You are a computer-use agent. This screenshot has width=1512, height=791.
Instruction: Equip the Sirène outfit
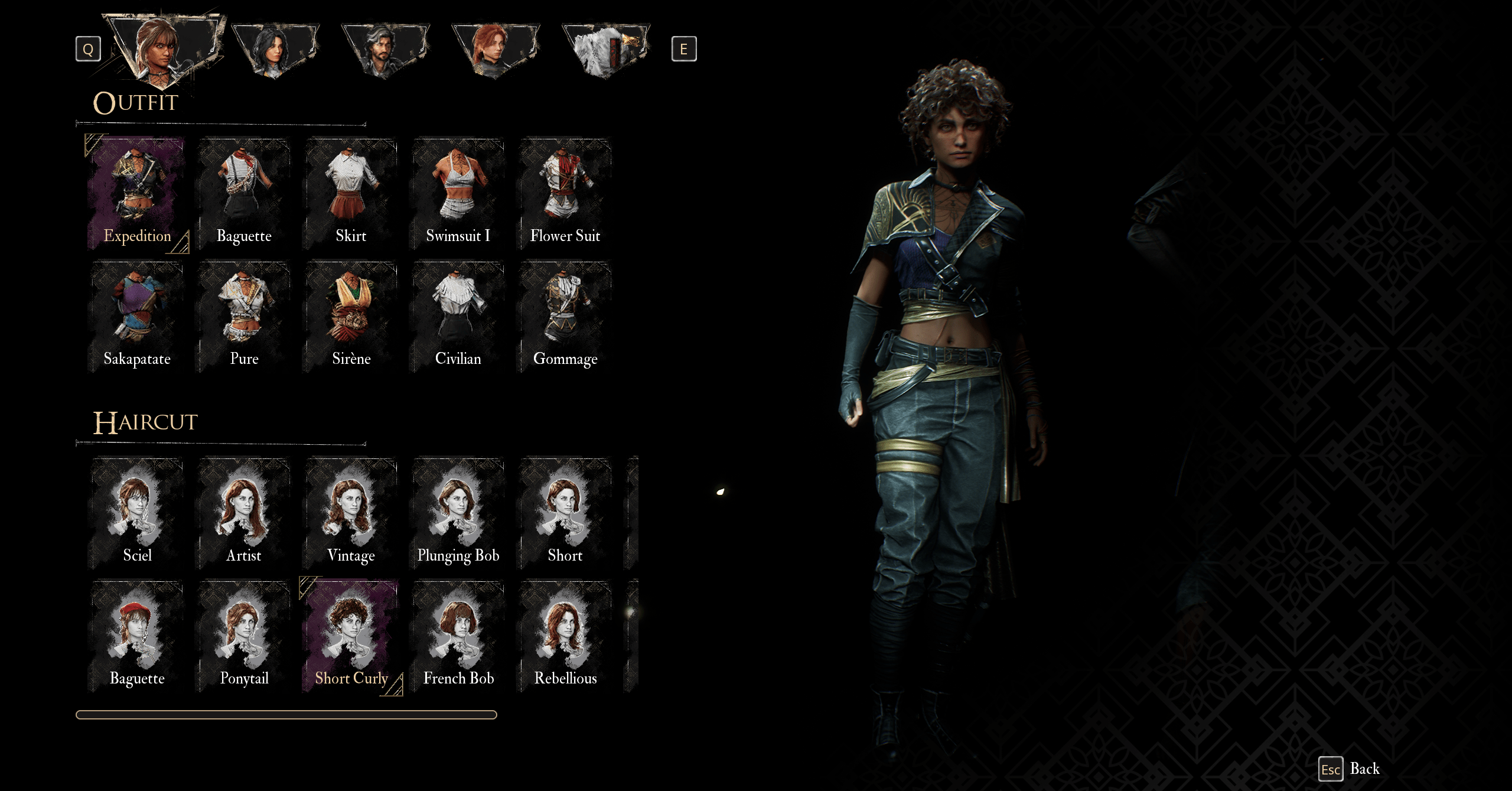pyautogui.click(x=351, y=316)
